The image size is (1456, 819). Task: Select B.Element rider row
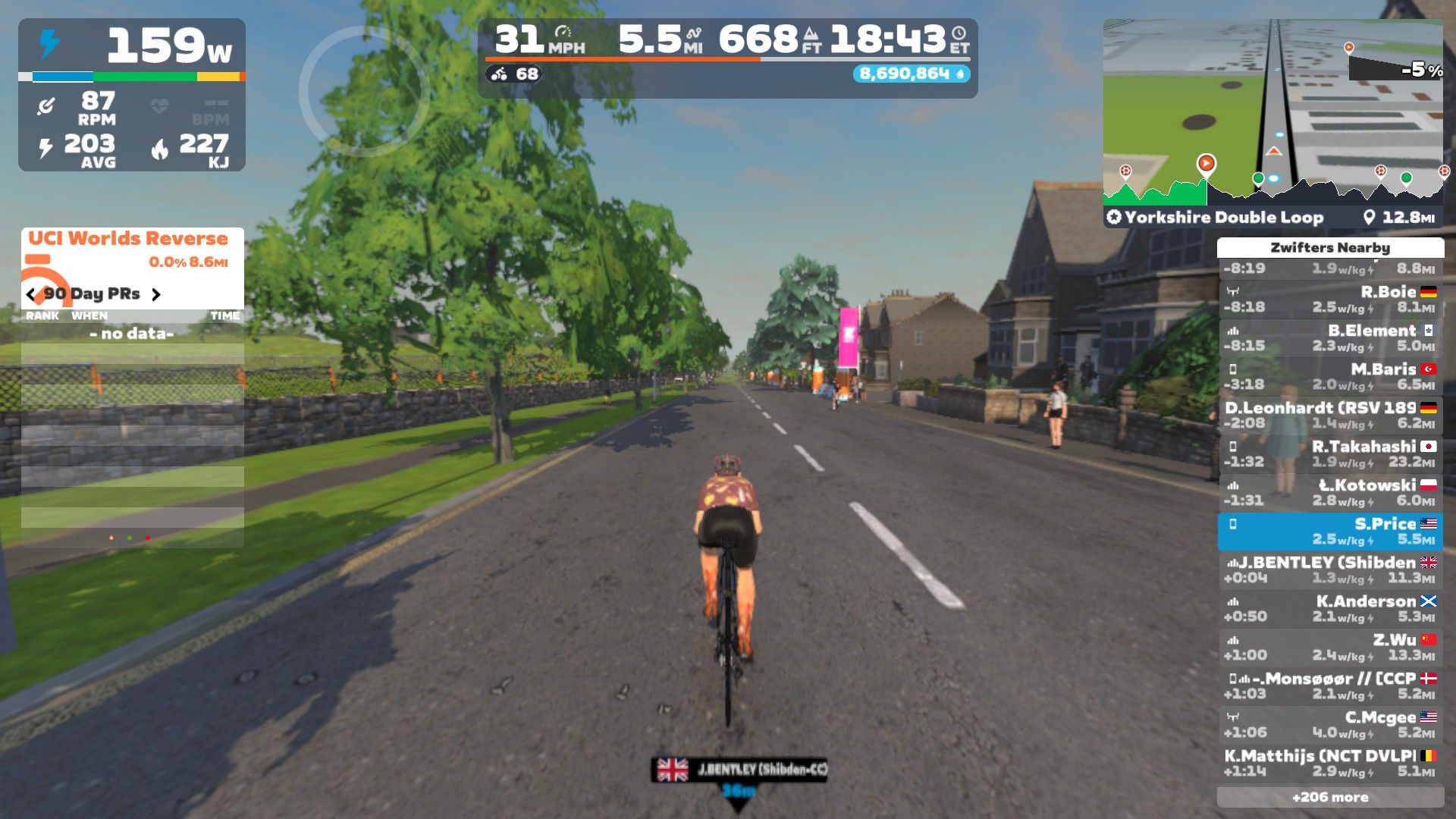coord(1330,338)
